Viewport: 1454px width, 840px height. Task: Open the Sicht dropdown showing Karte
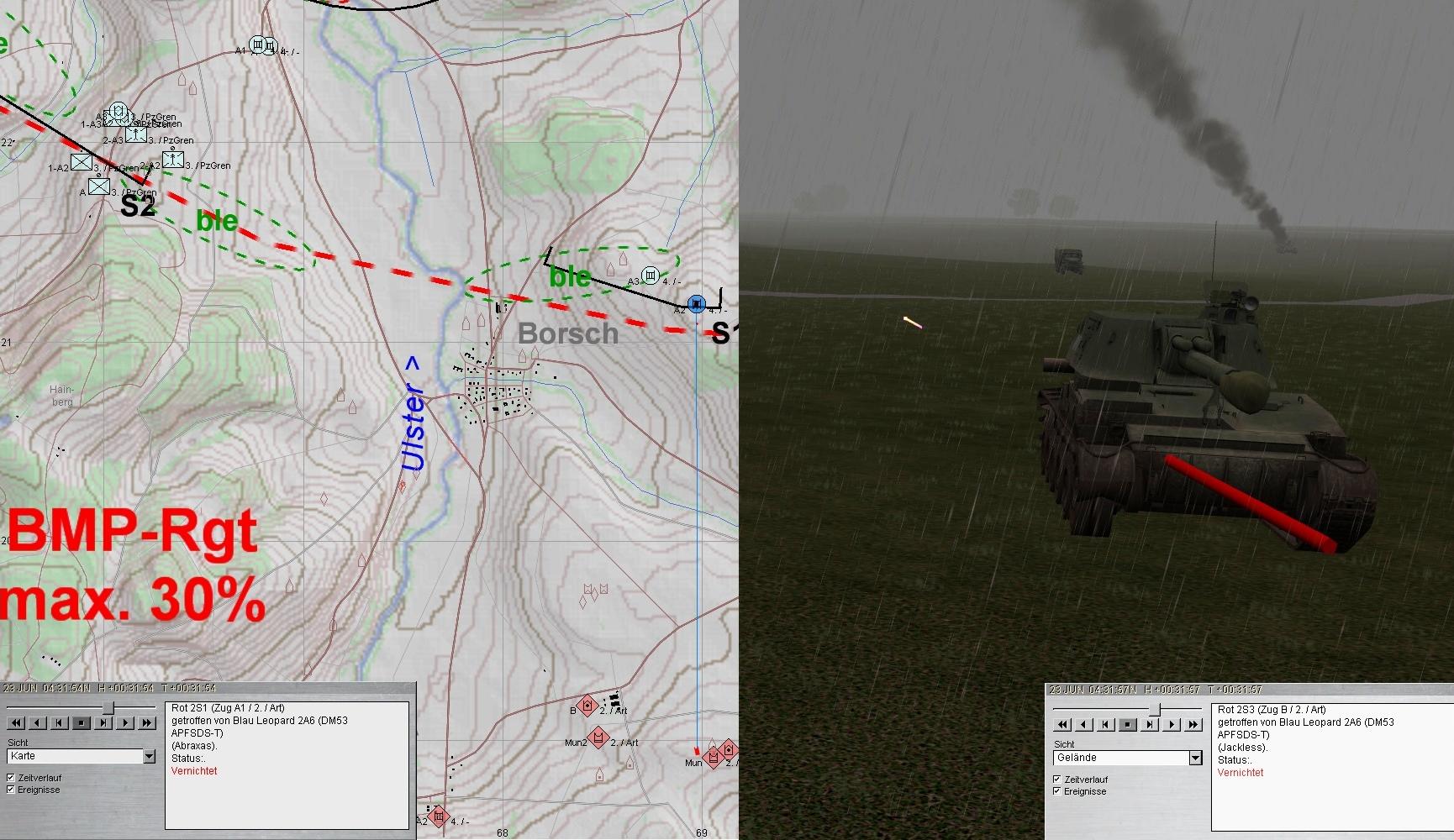(149, 757)
